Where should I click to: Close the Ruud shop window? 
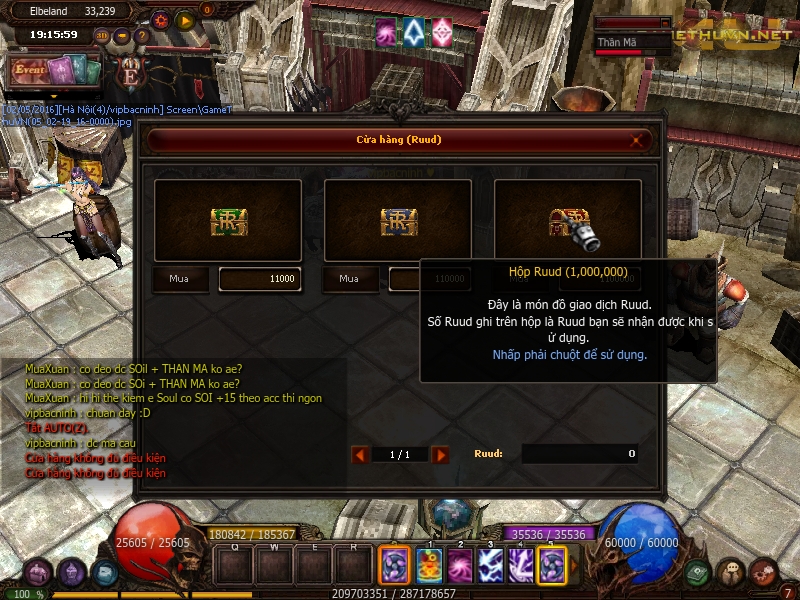point(637,140)
